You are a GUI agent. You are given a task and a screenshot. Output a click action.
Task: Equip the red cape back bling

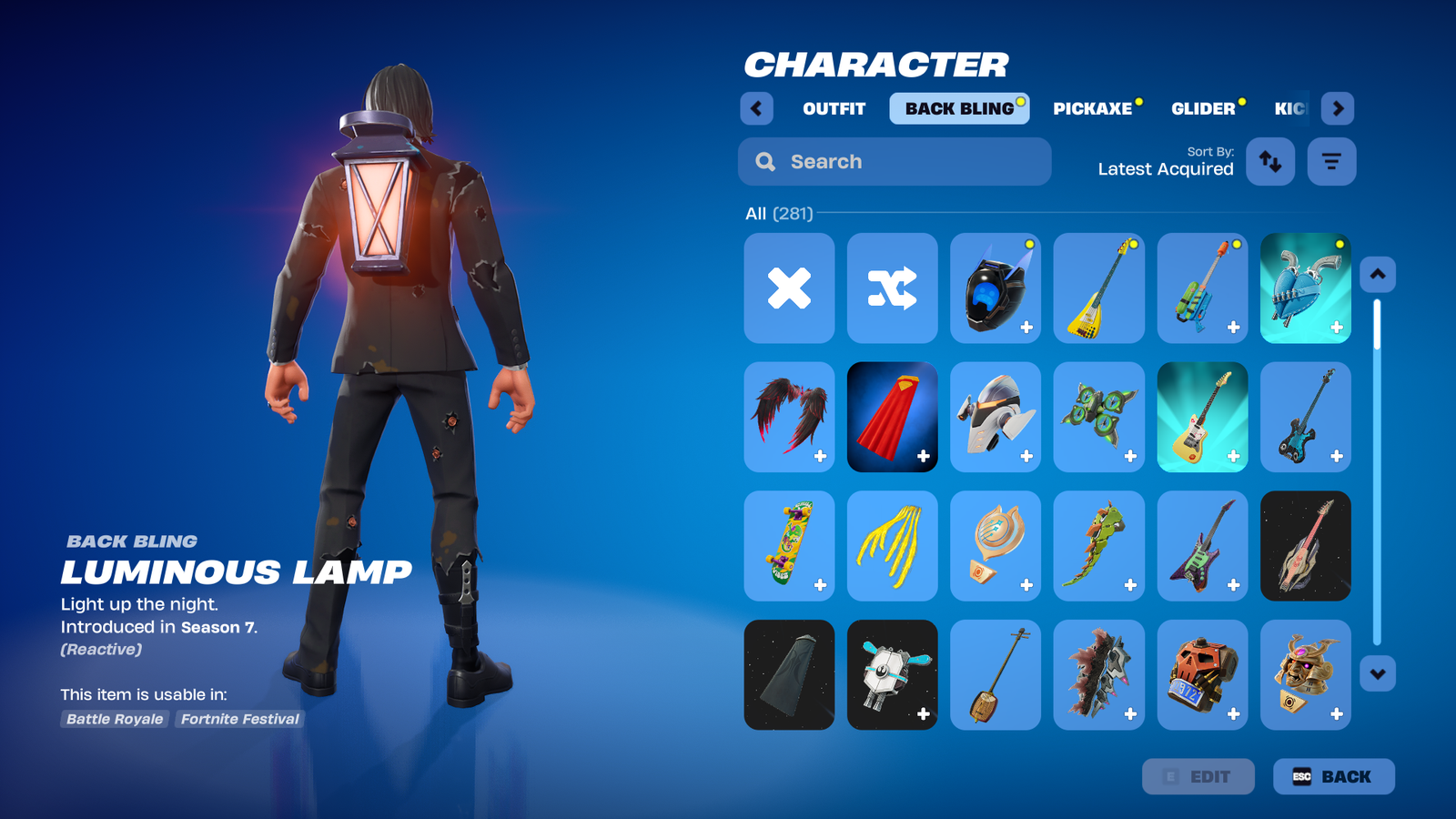pyautogui.click(x=892, y=418)
